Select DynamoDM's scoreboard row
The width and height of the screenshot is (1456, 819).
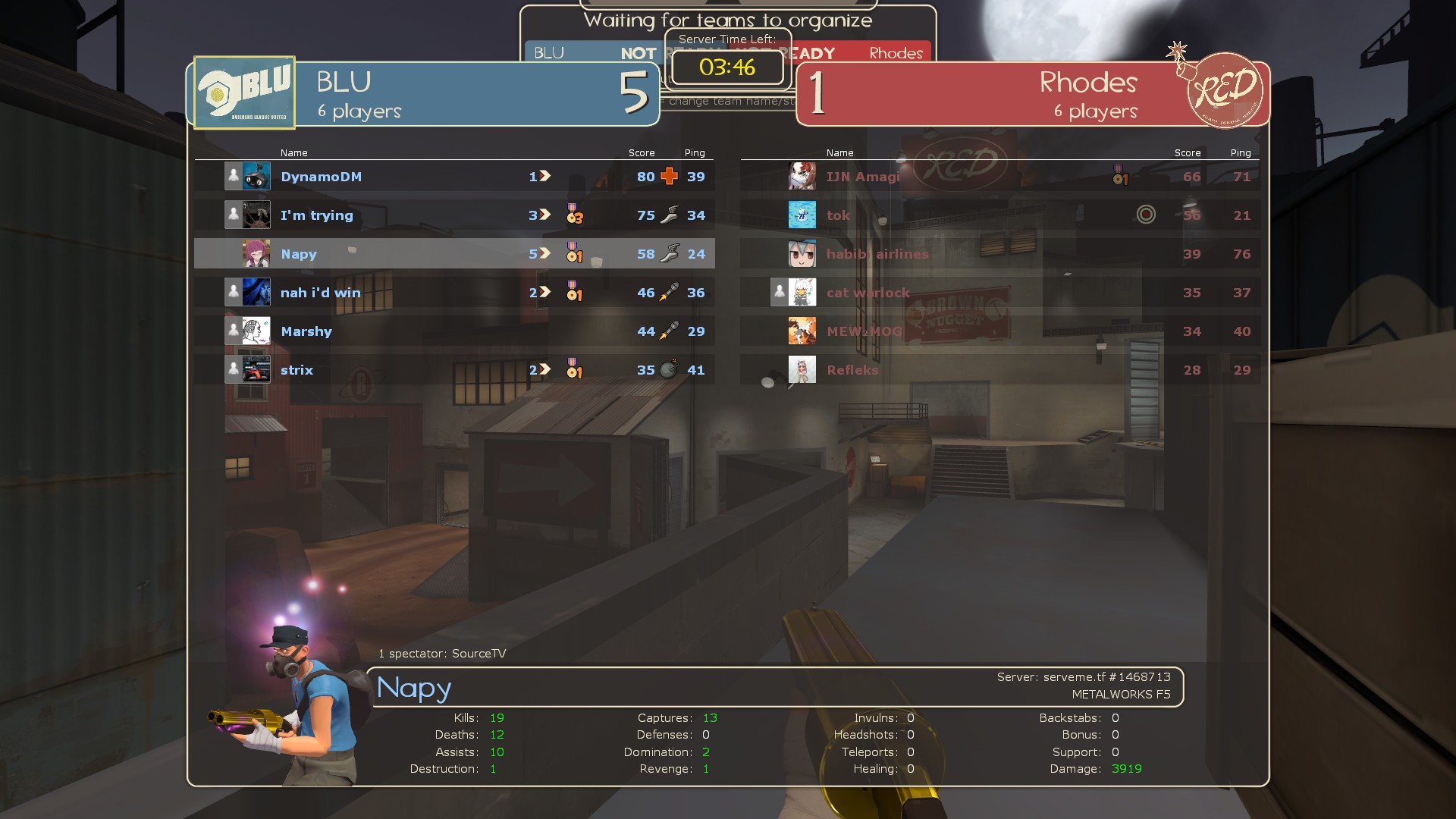pos(321,177)
